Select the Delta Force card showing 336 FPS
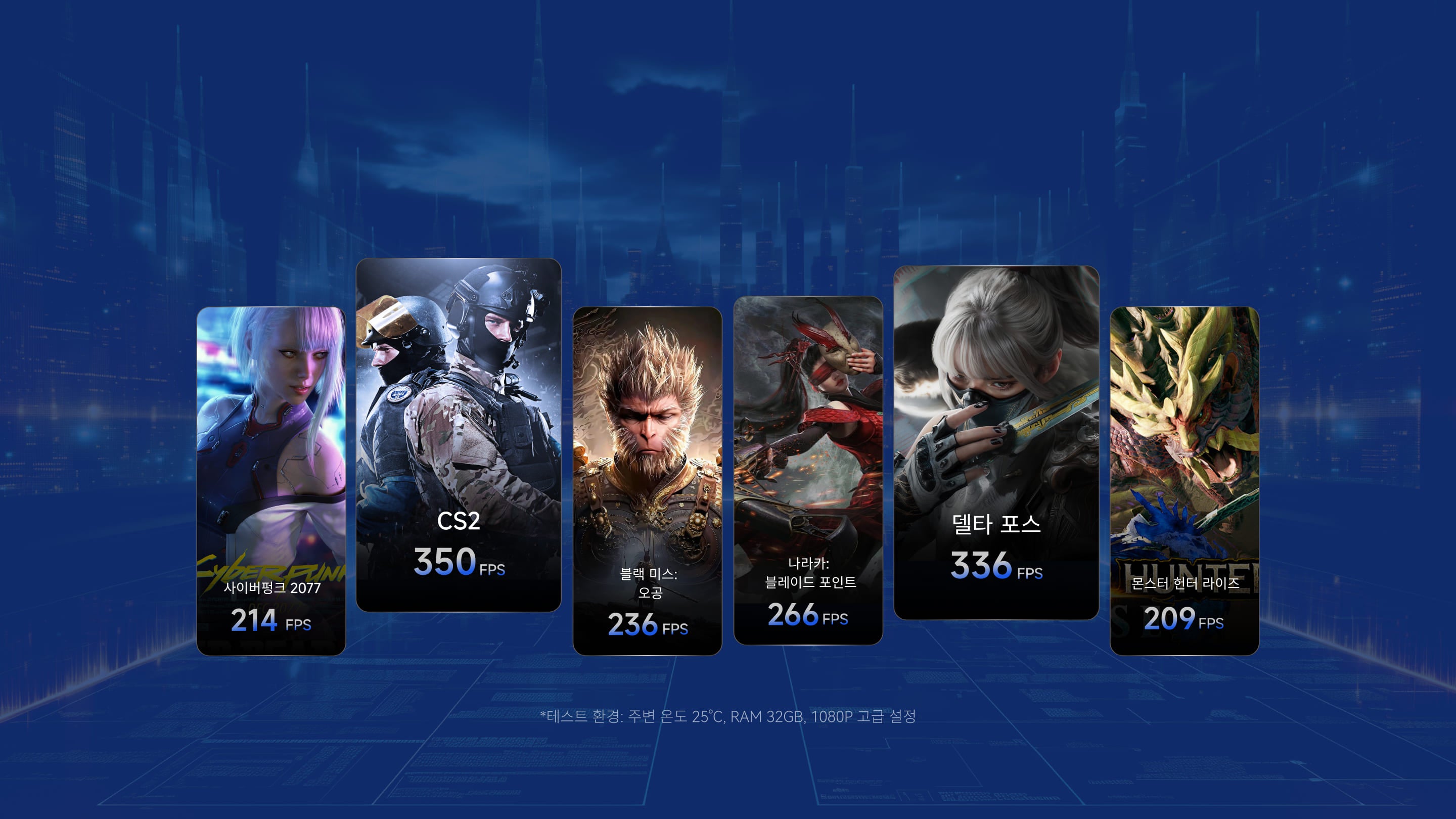 [x=996, y=442]
